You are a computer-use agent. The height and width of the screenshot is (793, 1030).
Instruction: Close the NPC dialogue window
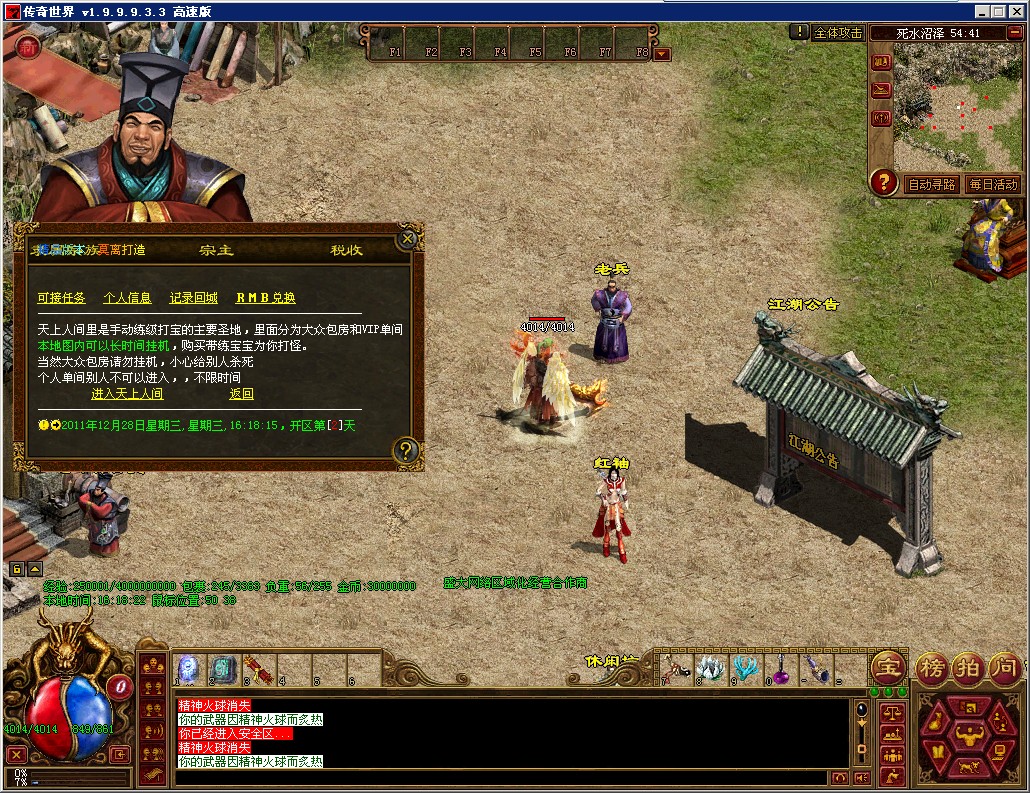(406, 239)
